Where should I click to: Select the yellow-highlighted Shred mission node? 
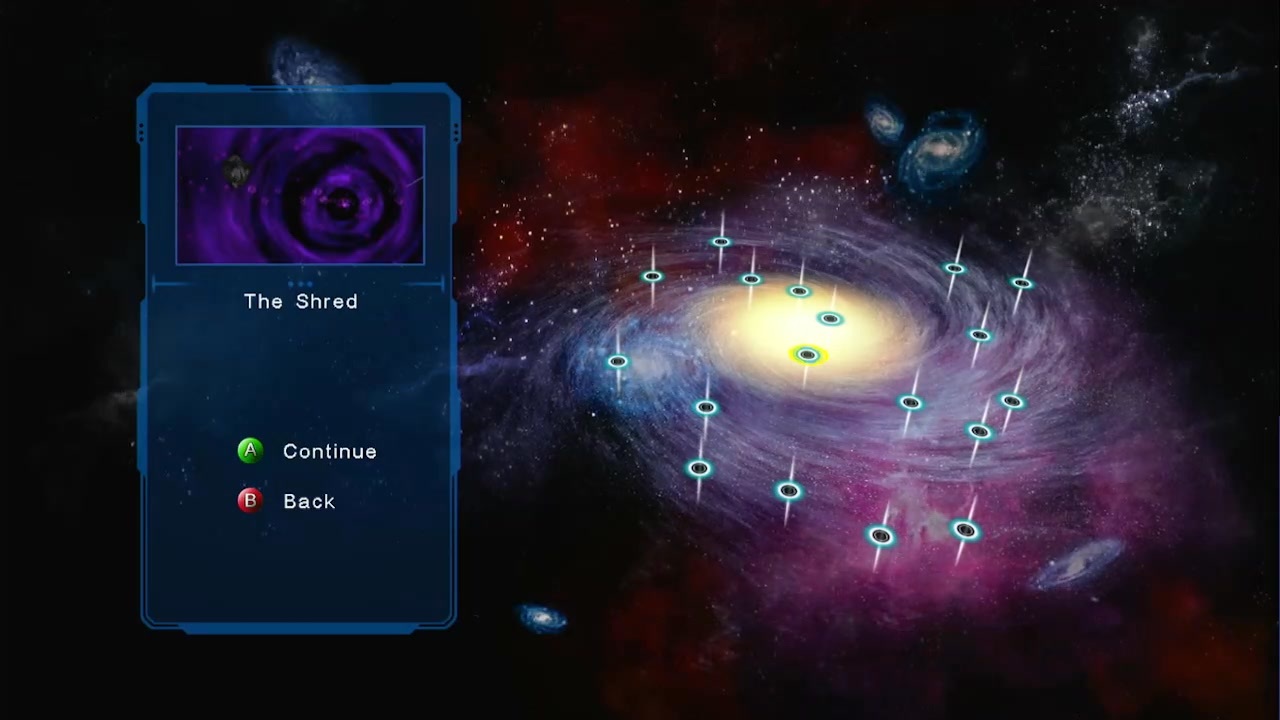808,355
